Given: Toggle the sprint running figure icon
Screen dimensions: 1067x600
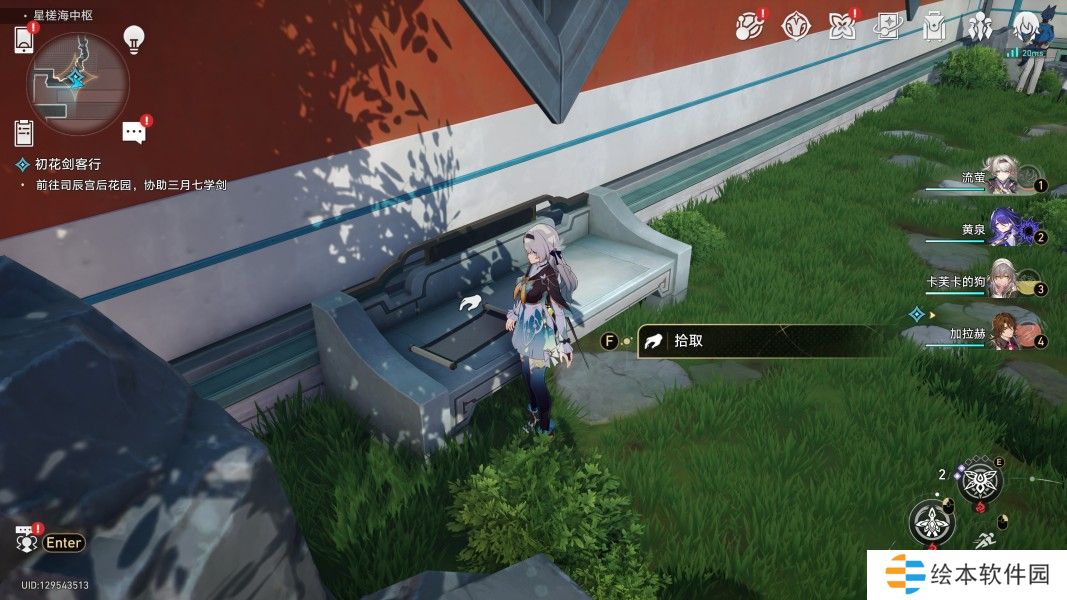Looking at the screenshot, I should coord(985,541).
